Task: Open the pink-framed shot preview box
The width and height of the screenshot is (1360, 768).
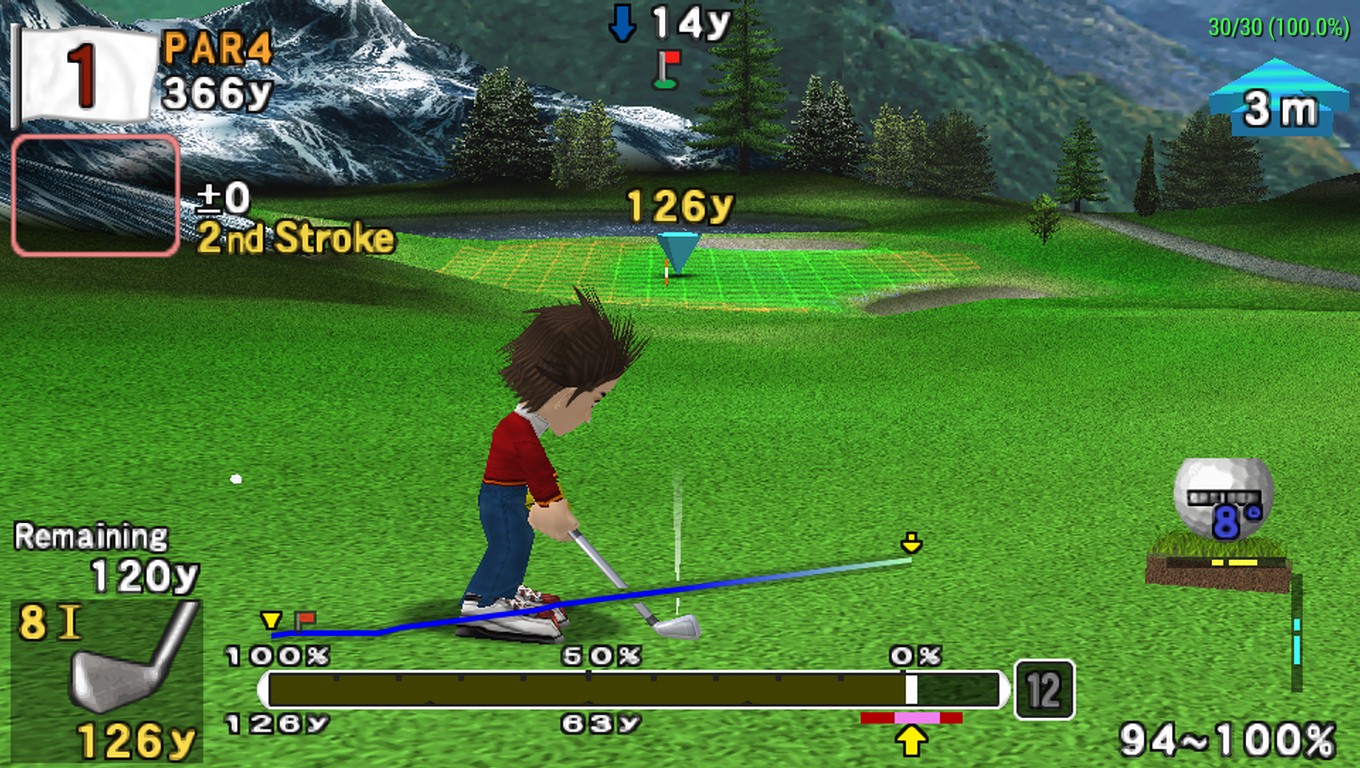Action: [x=96, y=195]
